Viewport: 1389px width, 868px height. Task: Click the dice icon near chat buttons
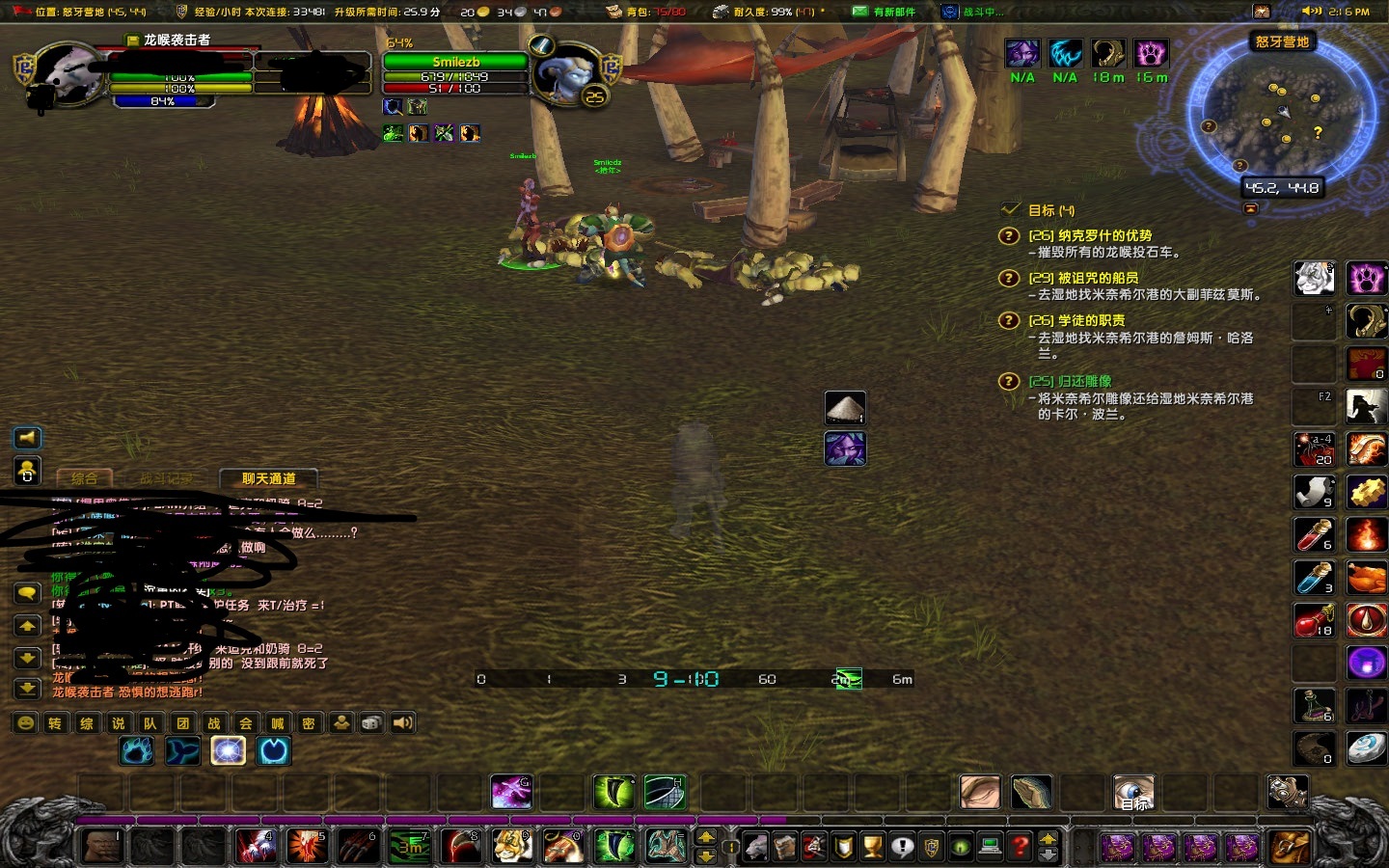pyautogui.click(x=370, y=722)
